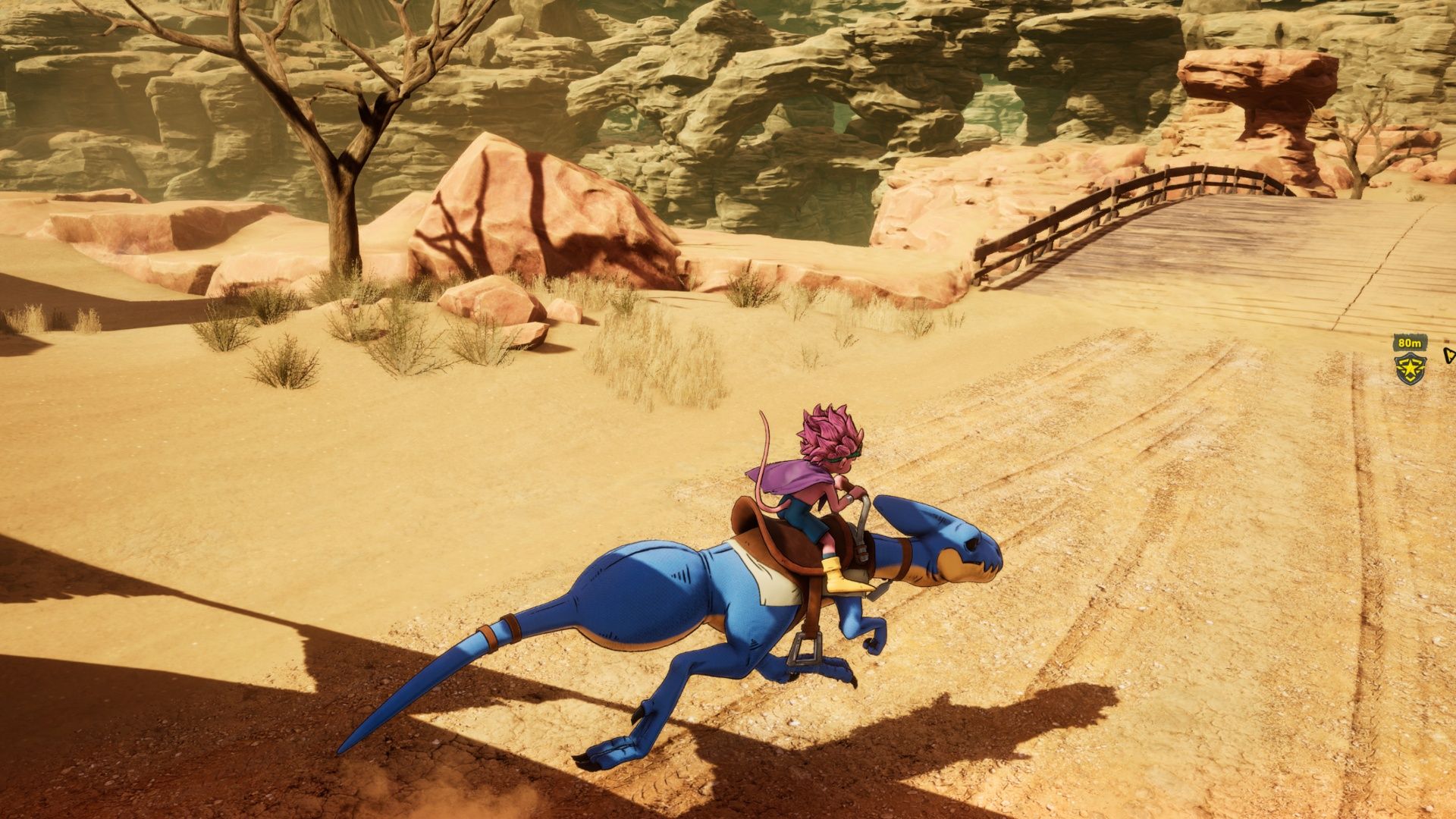Click the yellow star shield objective marker
The width and height of the screenshot is (1456, 819).
pyautogui.click(x=1410, y=369)
